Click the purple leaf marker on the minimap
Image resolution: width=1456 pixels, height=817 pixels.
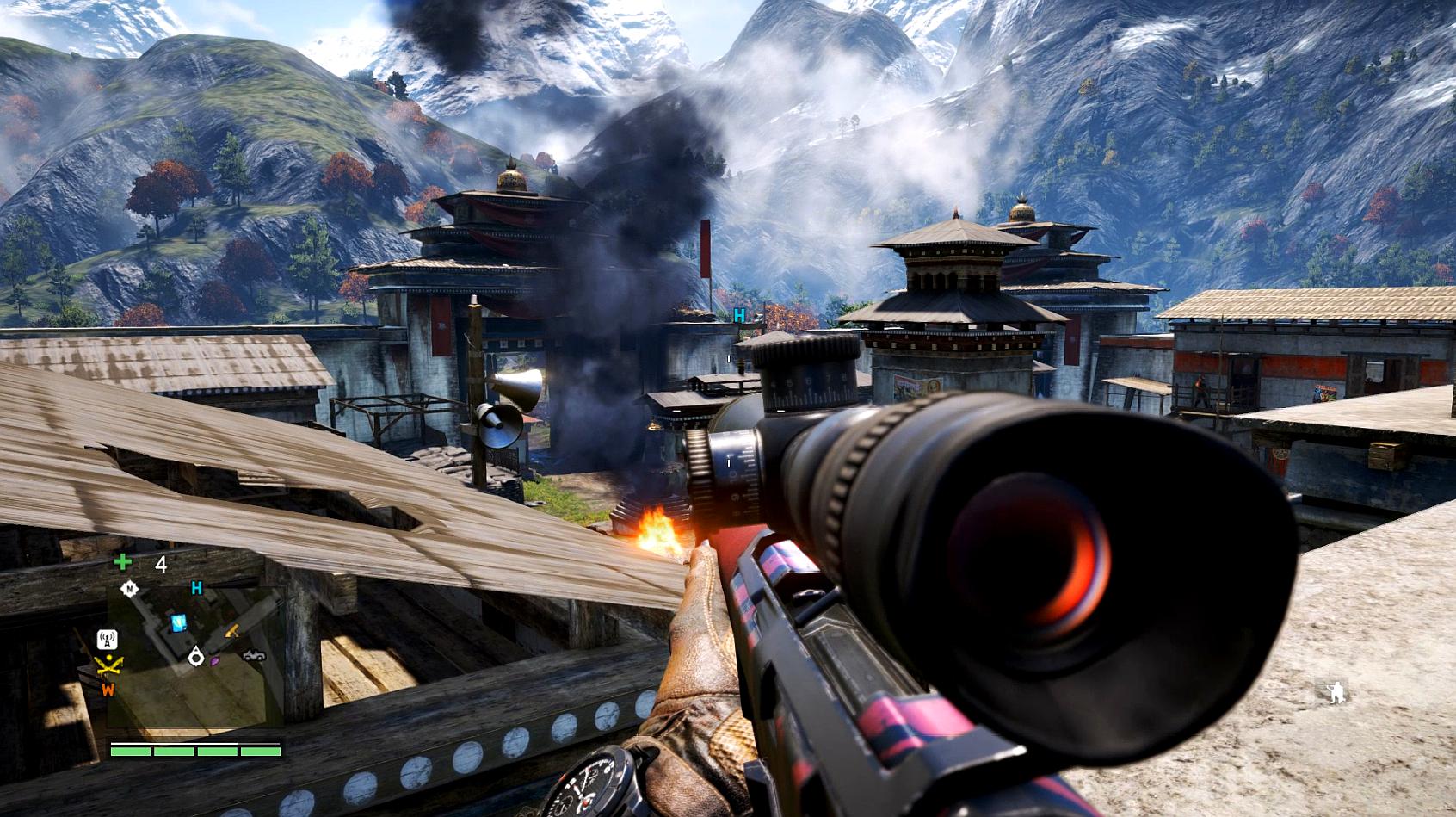(215, 661)
